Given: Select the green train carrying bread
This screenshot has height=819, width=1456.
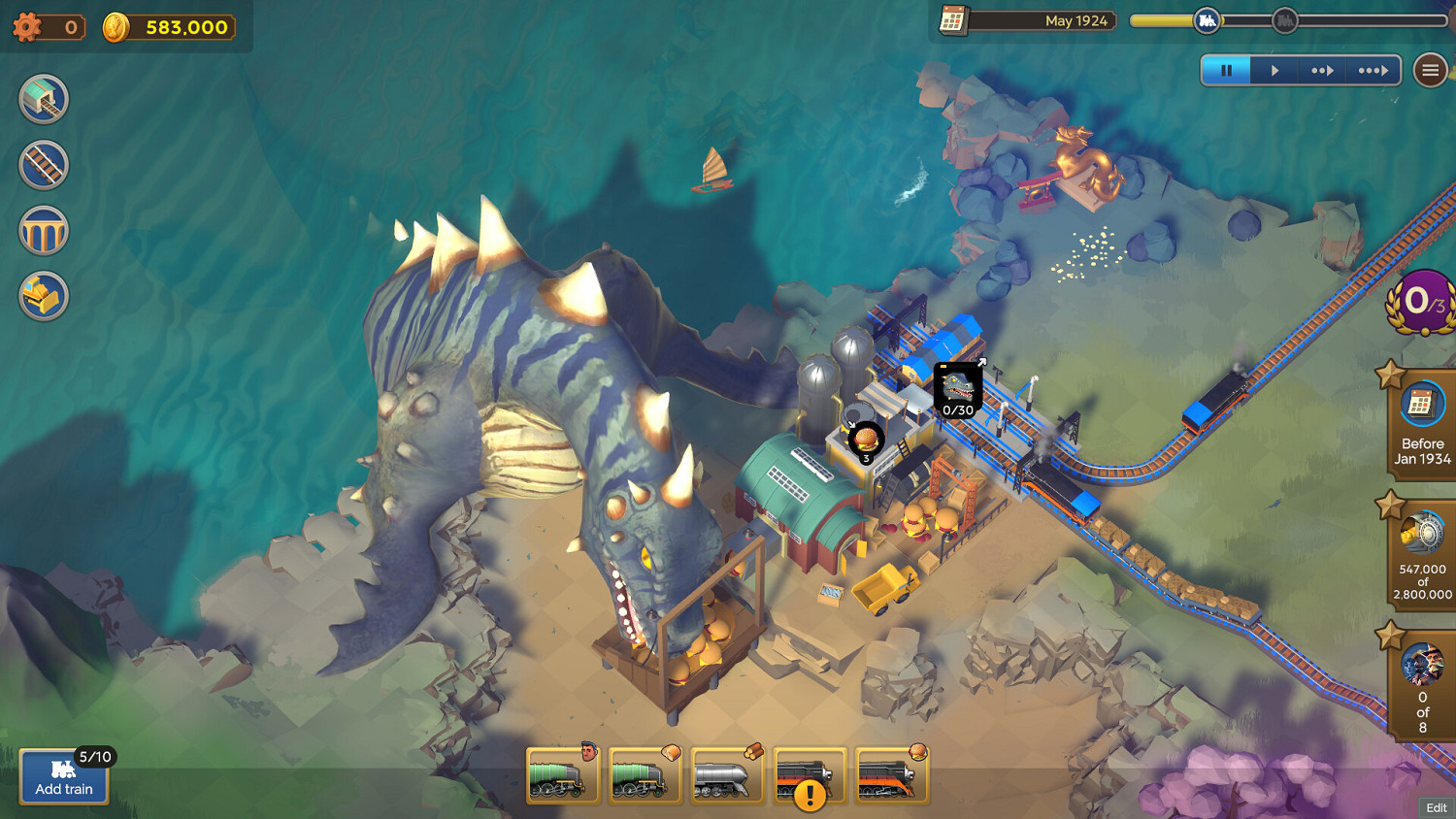Looking at the screenshot, I should click(645, 776).
